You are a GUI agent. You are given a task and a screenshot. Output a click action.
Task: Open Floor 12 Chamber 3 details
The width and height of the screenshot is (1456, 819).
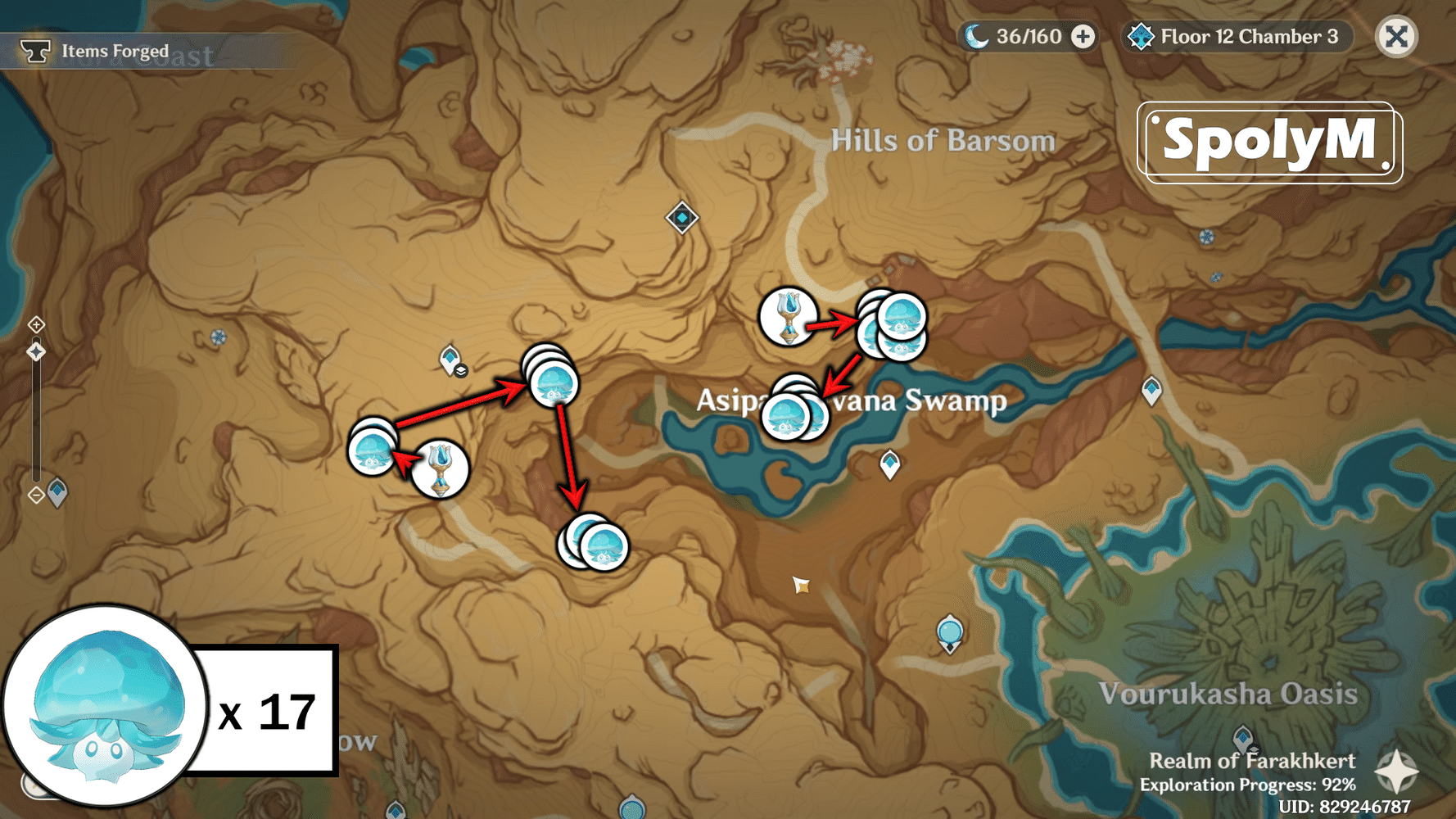(1247, 36)
